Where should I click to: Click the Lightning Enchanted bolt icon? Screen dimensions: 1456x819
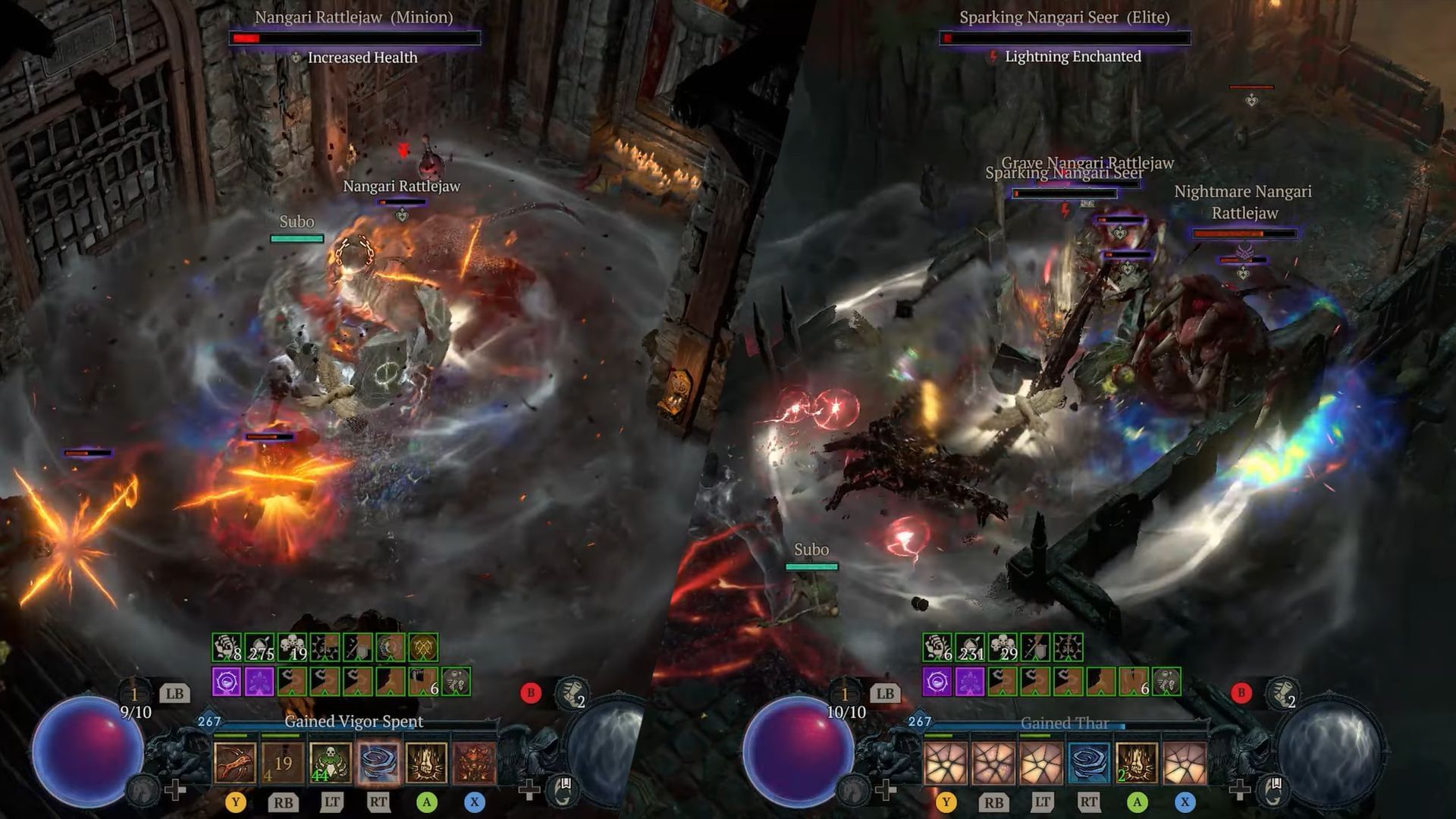point(994,56)
